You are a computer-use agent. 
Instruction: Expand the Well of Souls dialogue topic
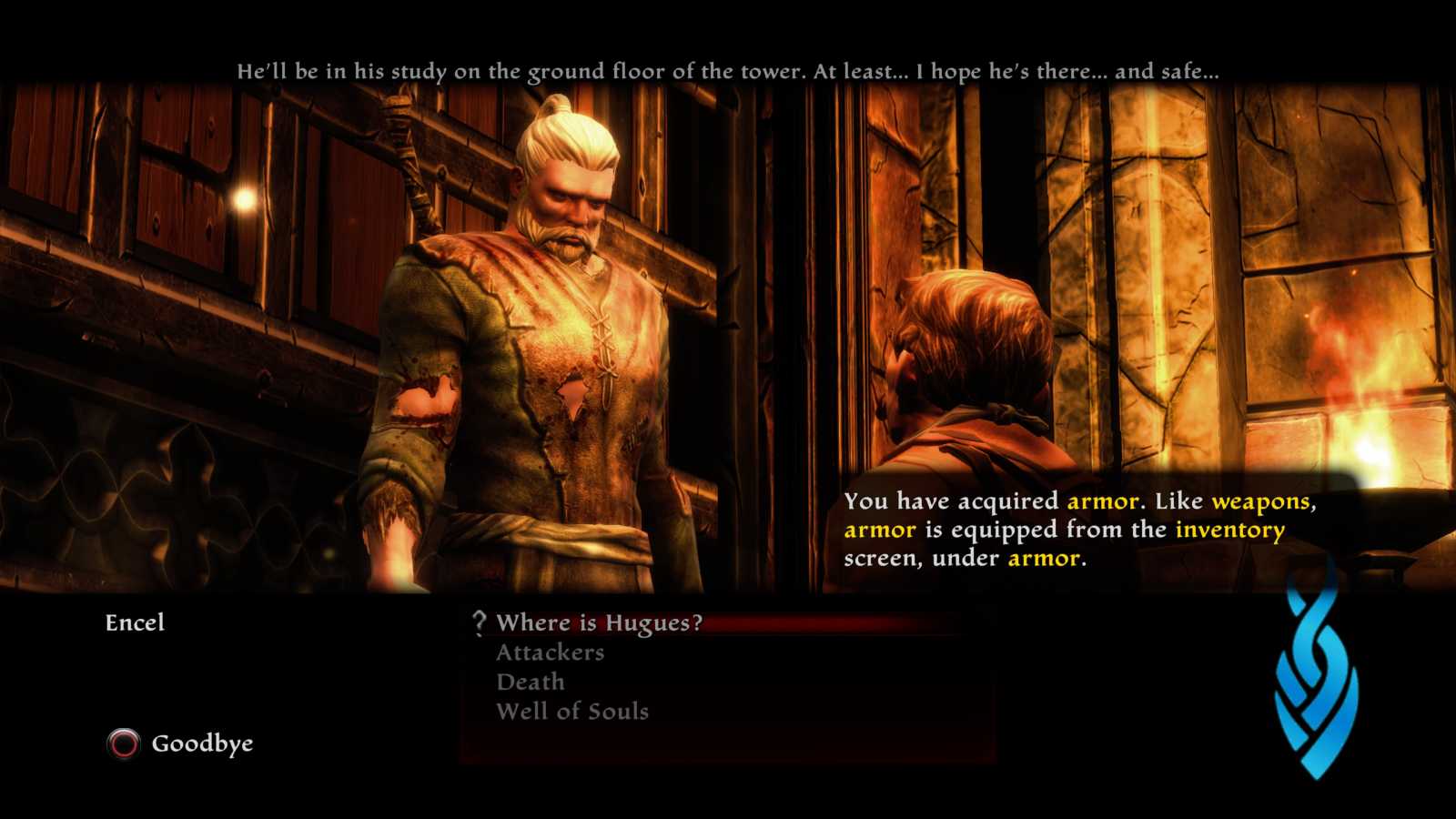572,712
